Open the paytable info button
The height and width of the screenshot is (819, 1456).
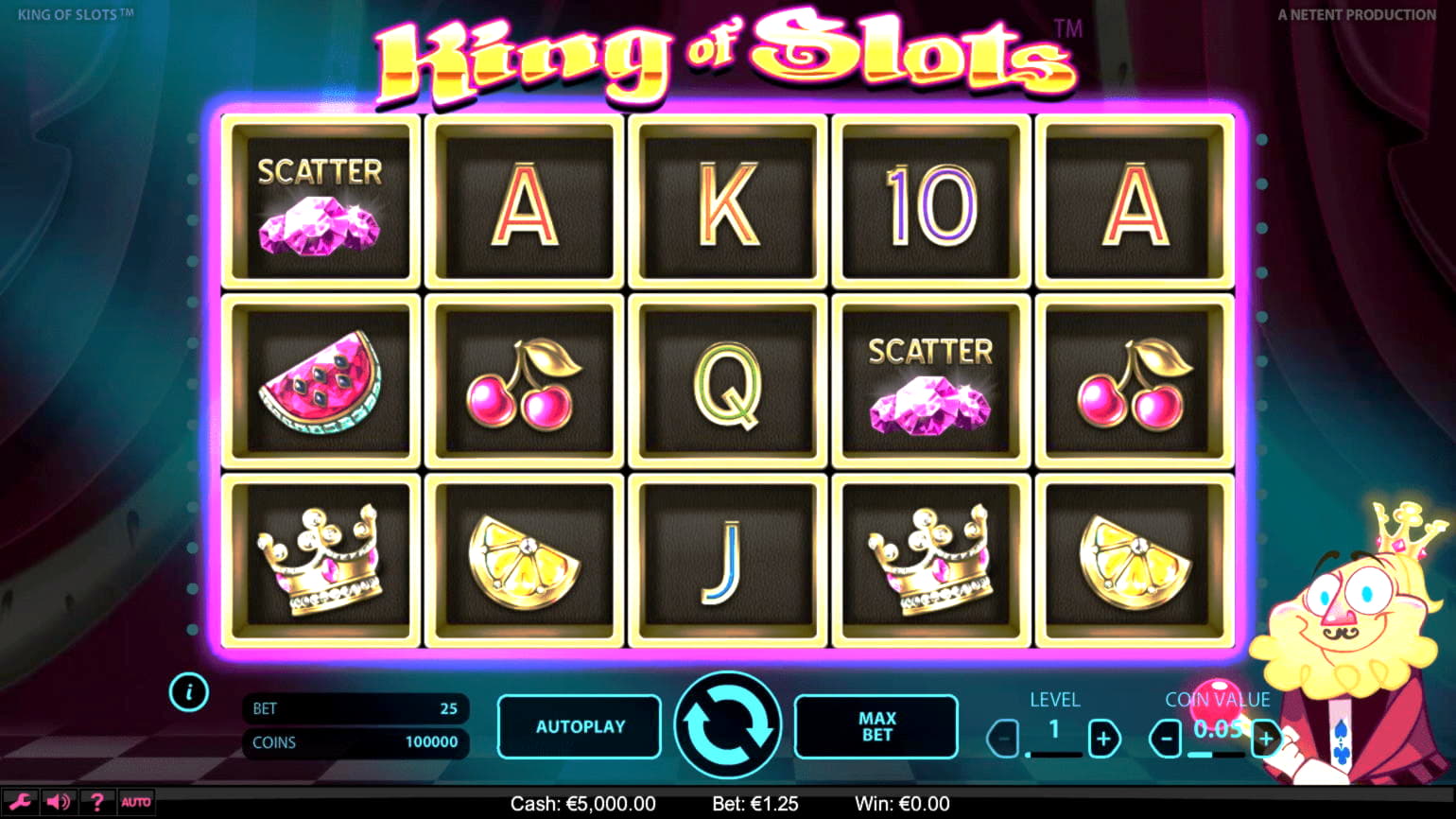click(189, 692)
